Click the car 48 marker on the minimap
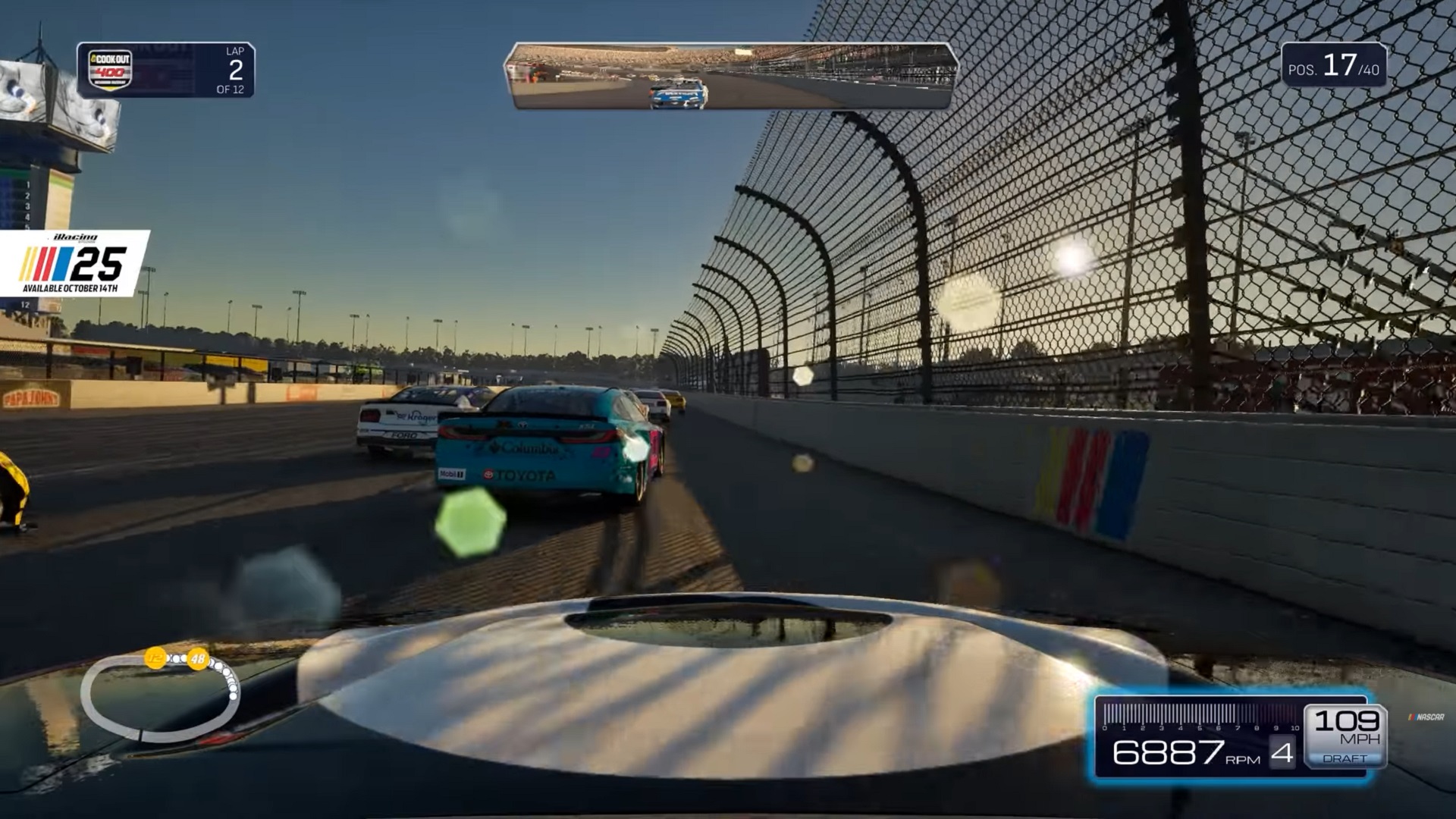The height and width of the screenshot is (819, 1456). click(x=199, y=658)
